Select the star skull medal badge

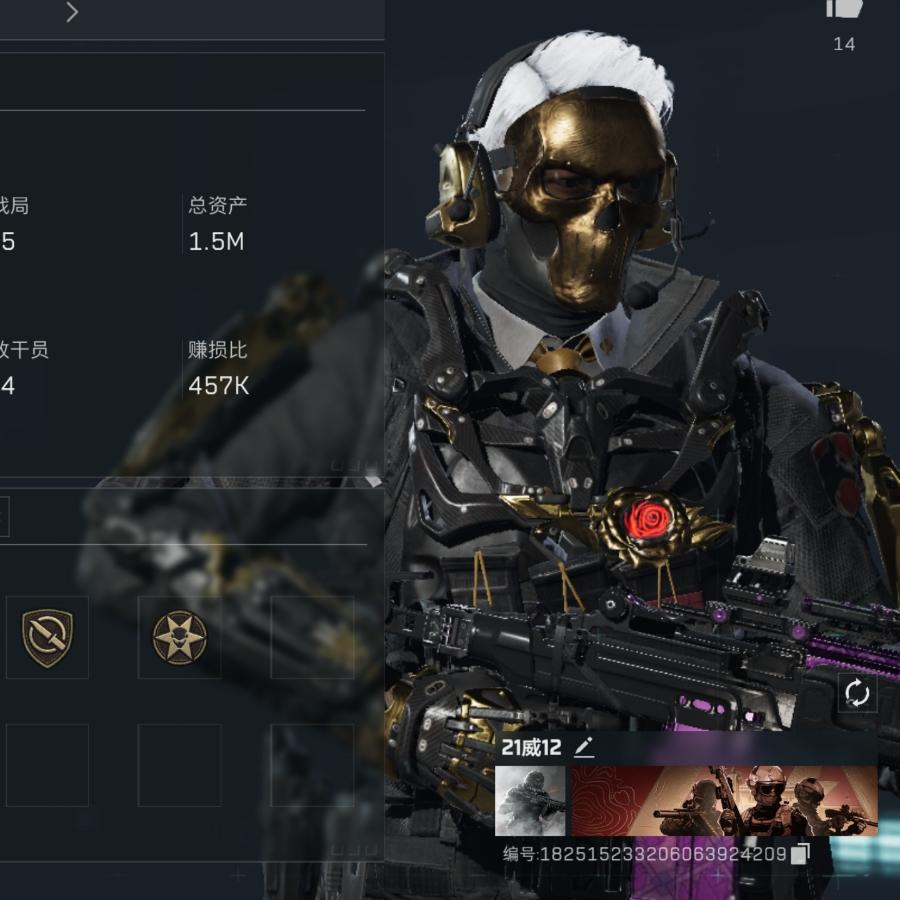(x=180, y=637)
